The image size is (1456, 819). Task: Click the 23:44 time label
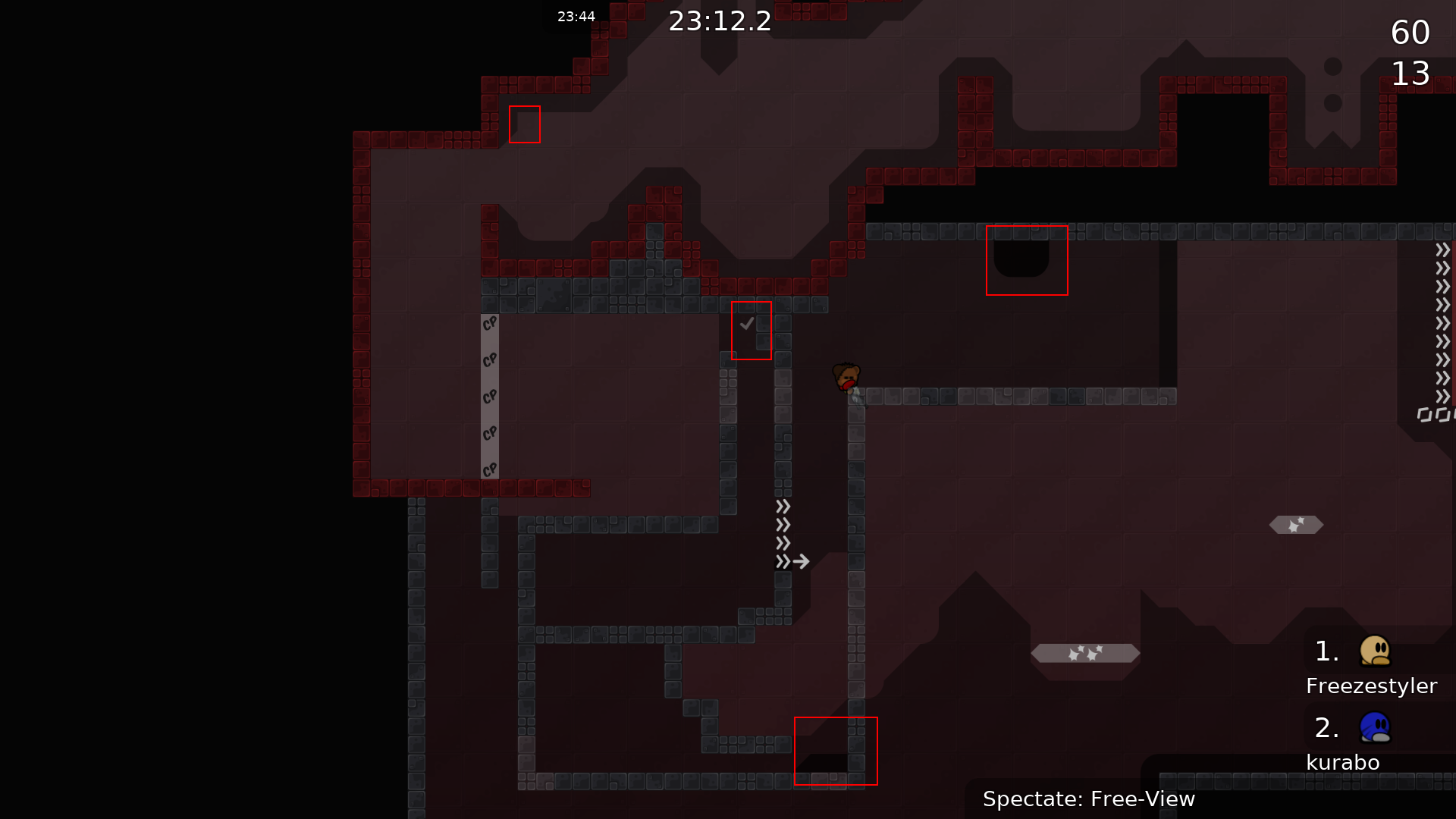click(x=576, y=15)
